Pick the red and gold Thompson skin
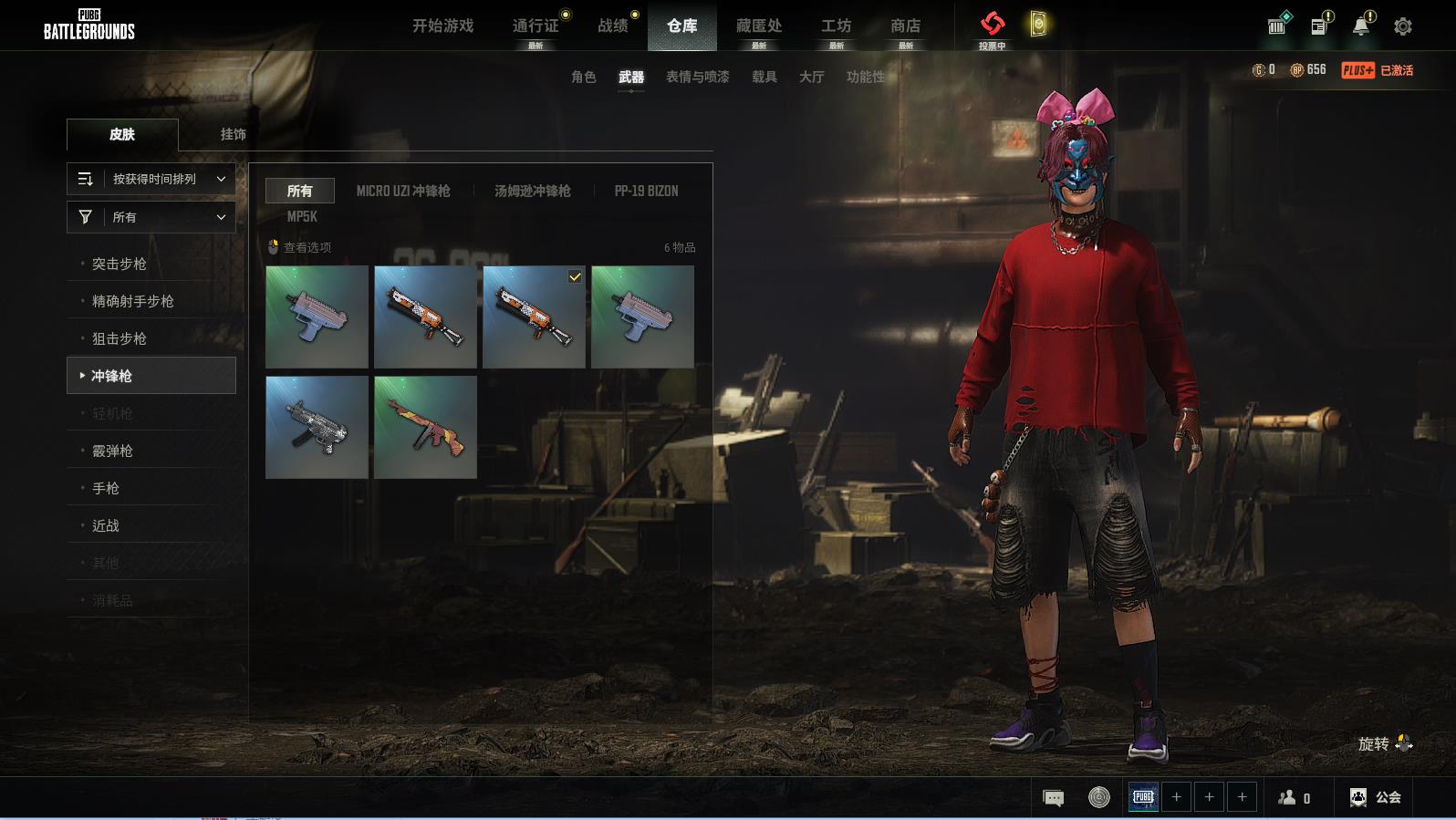1456x820 pixels. [425, 427]
